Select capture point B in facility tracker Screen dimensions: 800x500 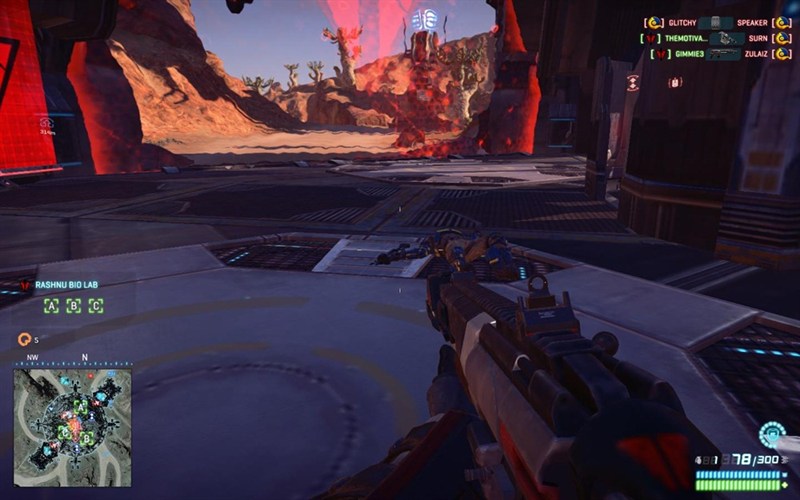(x=73, y=306)
